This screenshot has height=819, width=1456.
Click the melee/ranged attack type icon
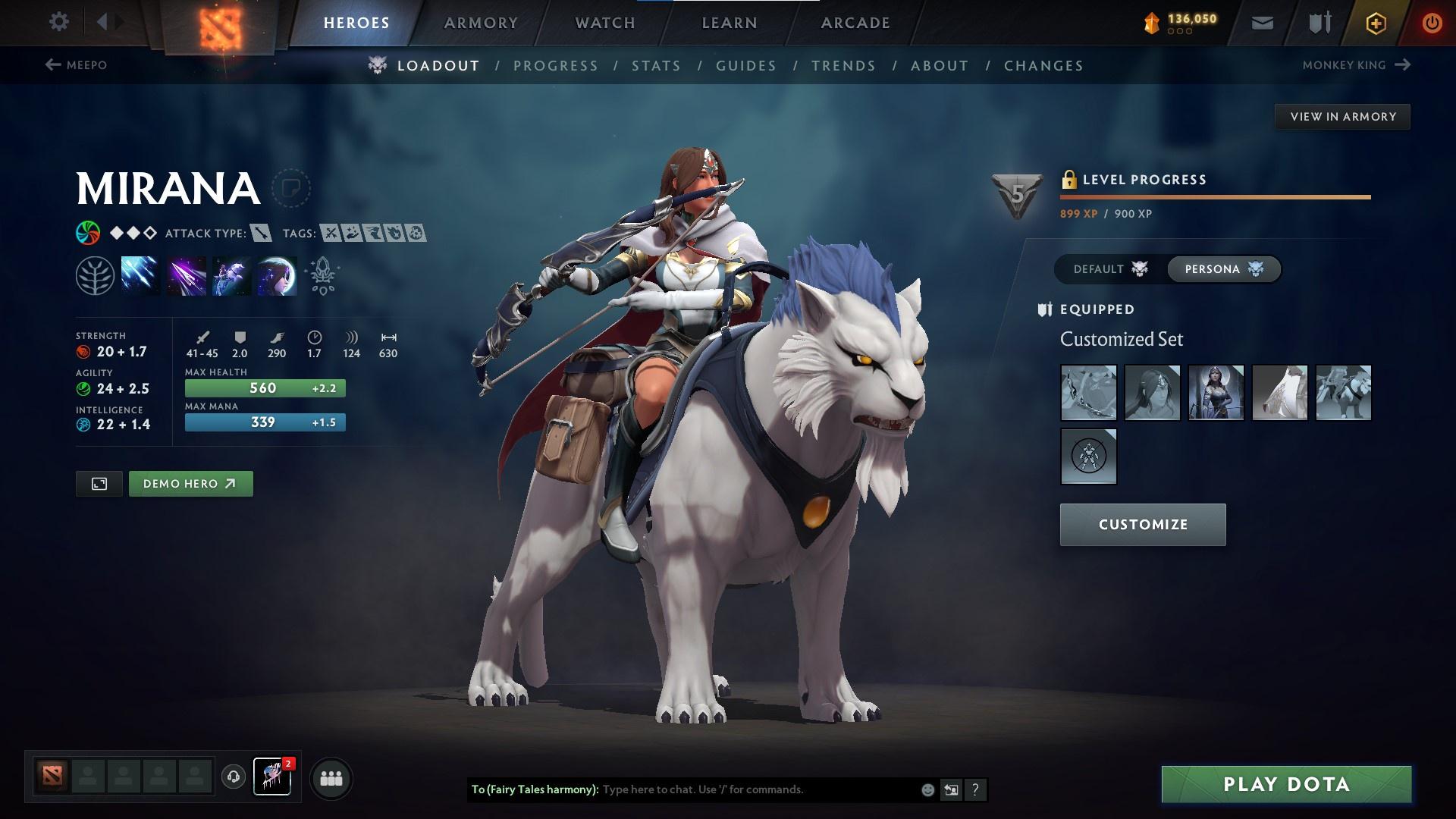click(260, 234)
